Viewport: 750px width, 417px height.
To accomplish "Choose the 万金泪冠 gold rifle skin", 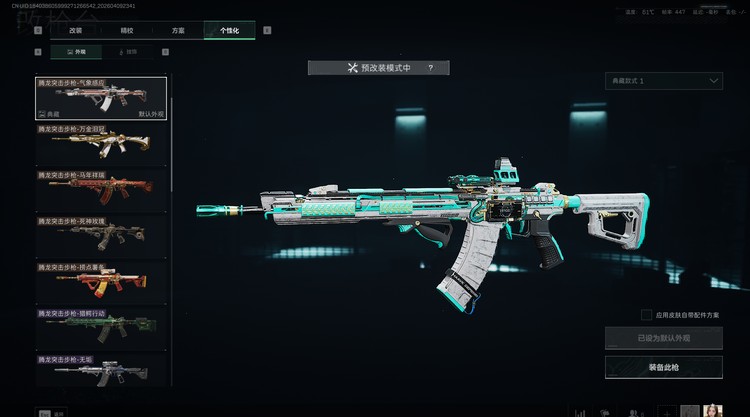I will 101,145.
